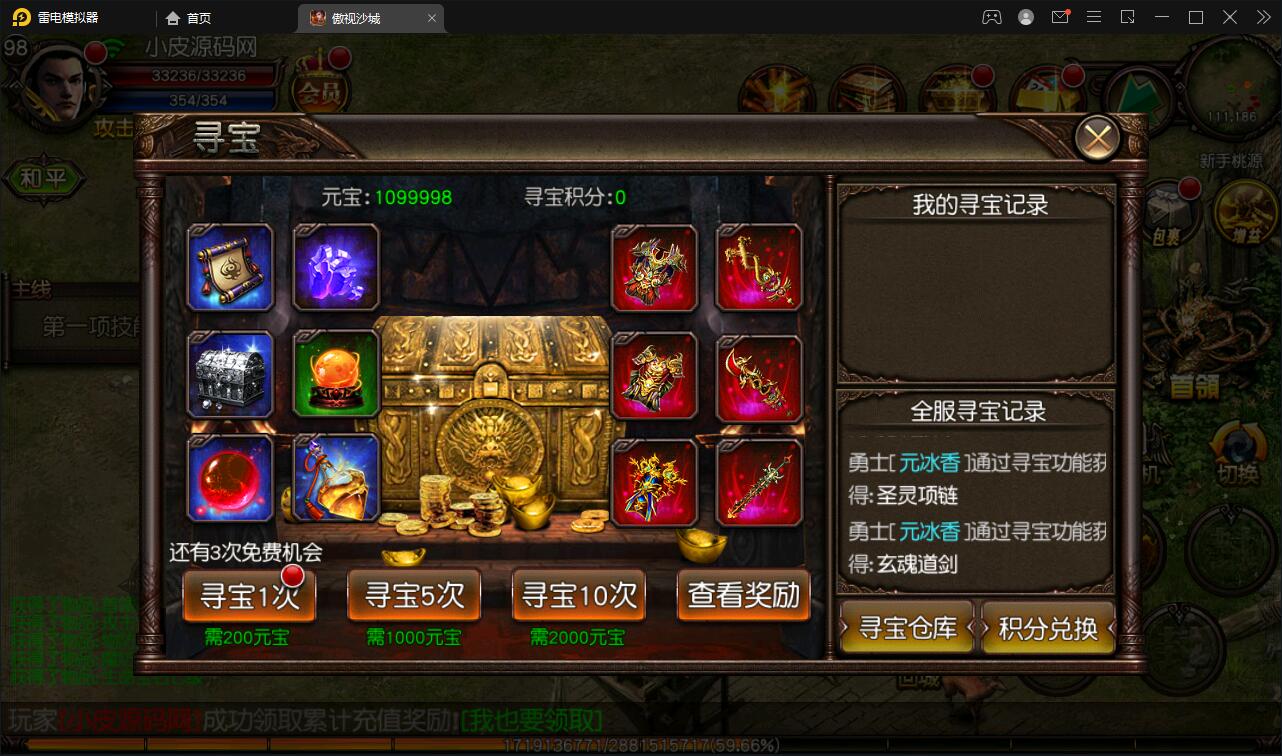
Task: Open the emulator hamburger menu
Action: tap(1093, 17)
